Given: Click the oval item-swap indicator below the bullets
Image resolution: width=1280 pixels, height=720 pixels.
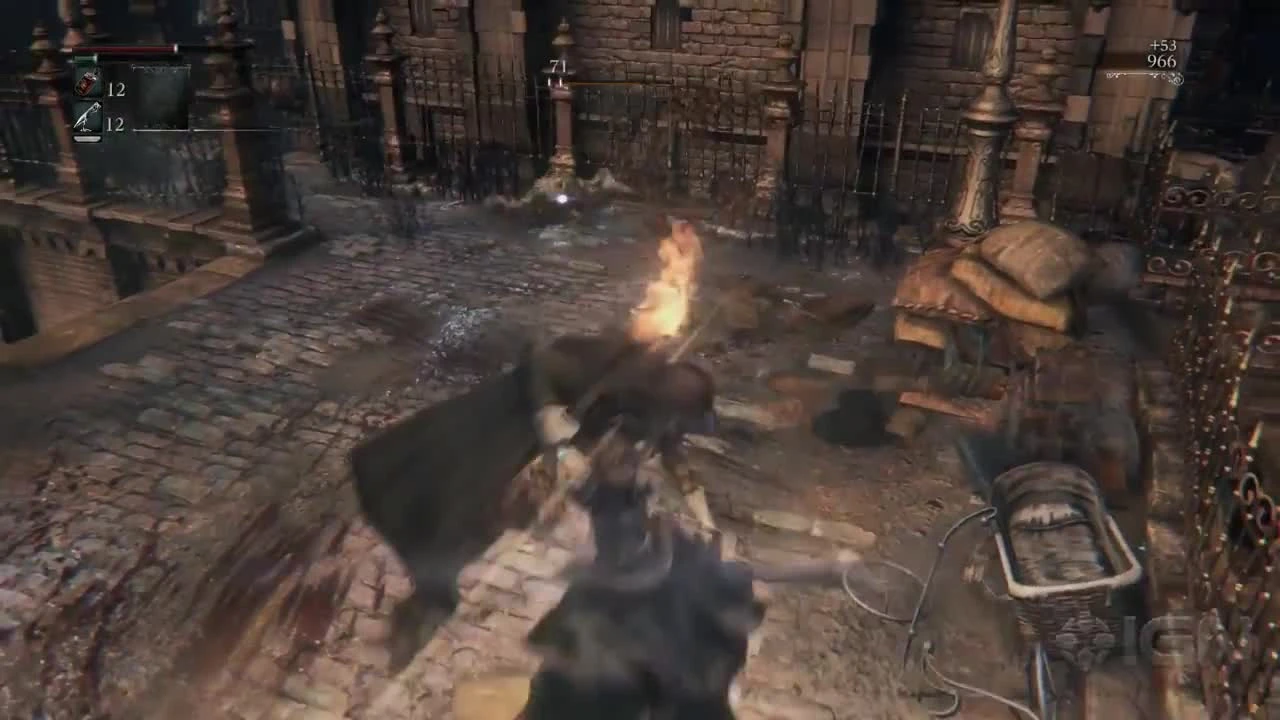Looking at the screenshot, I should tap(87, 138).
